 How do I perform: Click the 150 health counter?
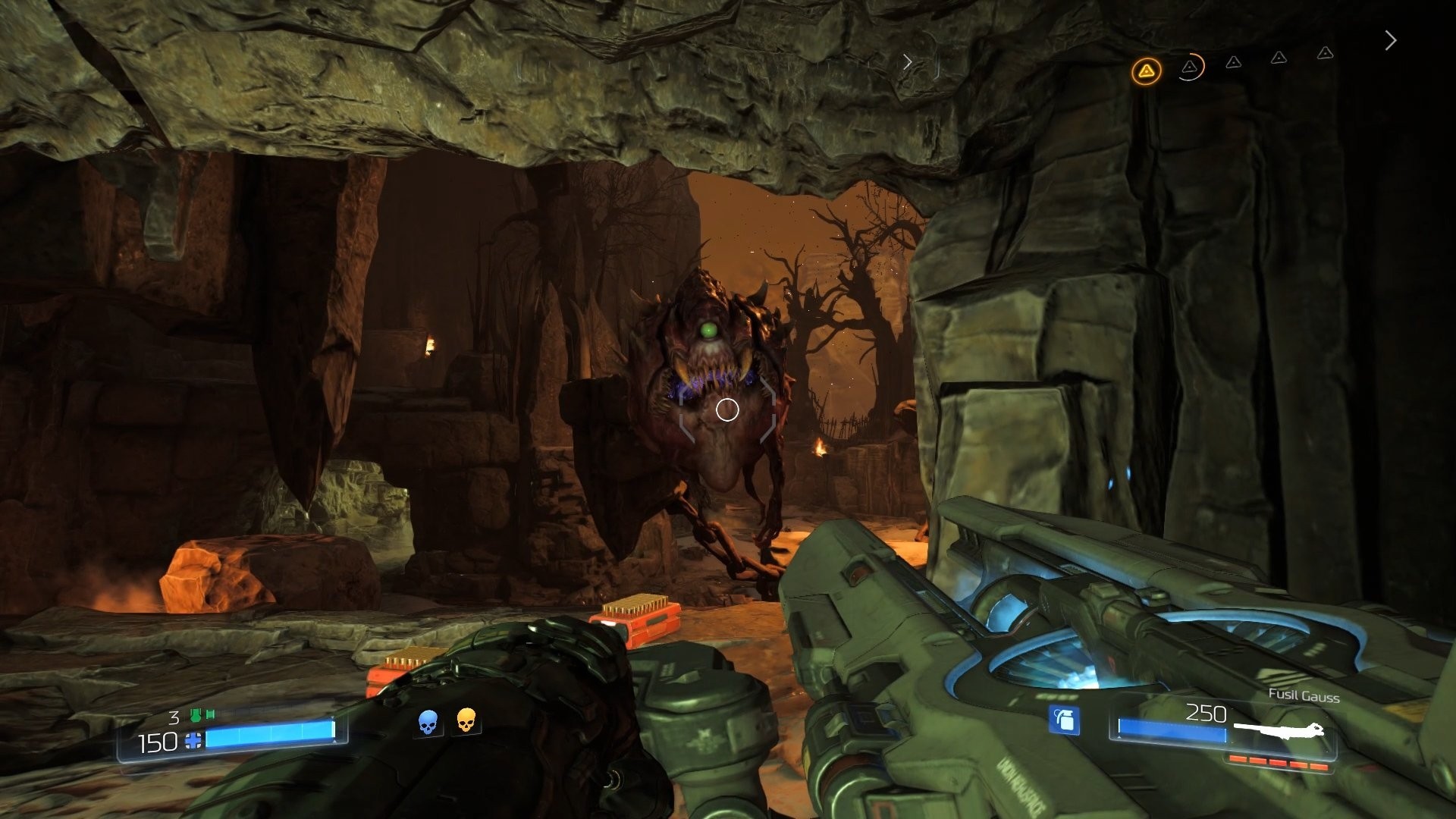pyautogui.click(x=158, y=742)
